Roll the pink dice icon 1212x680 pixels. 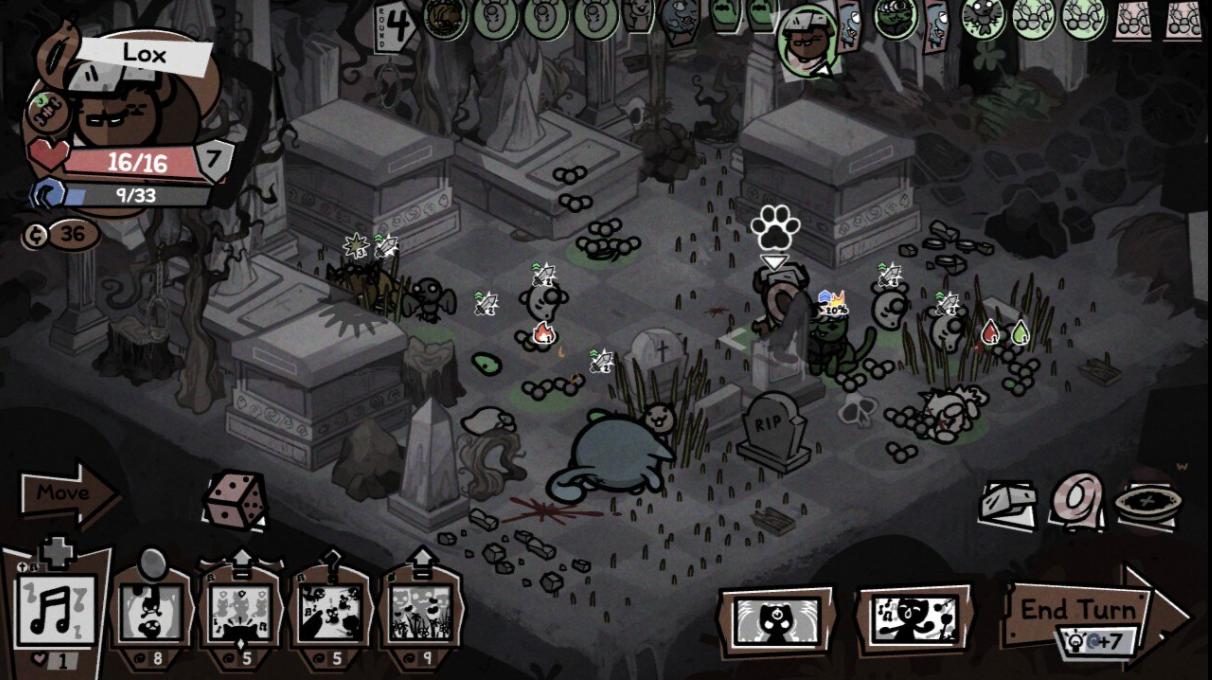(x=234, y=498)
